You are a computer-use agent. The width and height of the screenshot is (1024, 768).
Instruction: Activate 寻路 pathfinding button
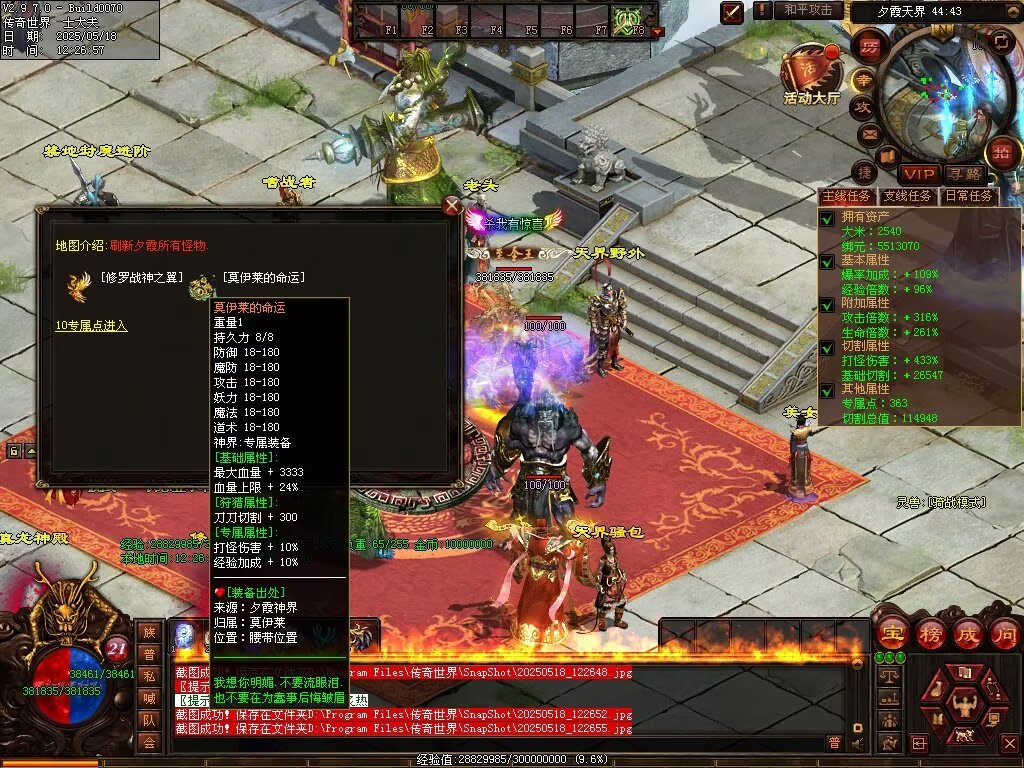(x=964, y=173)
